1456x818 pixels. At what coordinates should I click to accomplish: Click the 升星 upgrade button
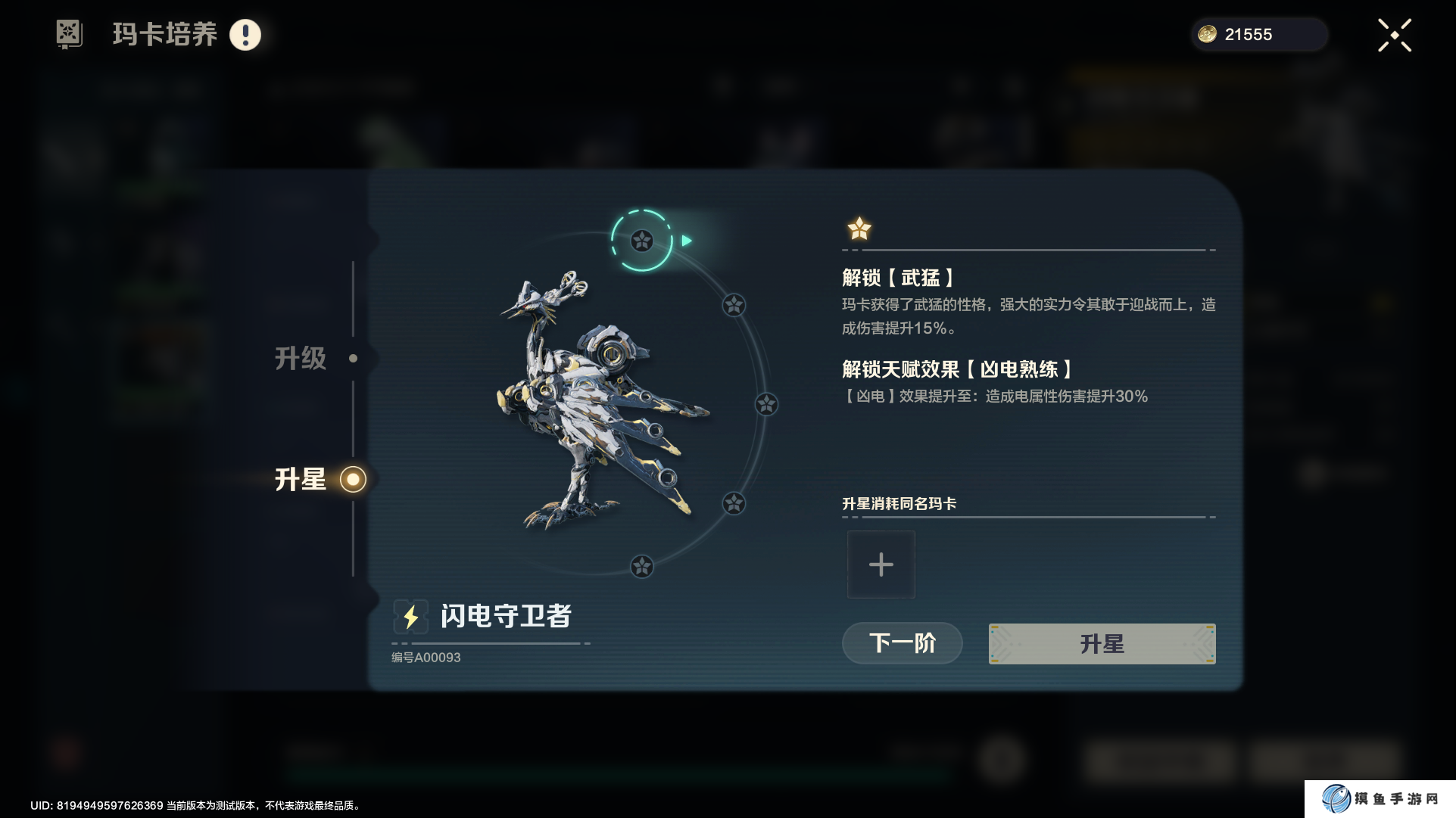click(1102, 644)
